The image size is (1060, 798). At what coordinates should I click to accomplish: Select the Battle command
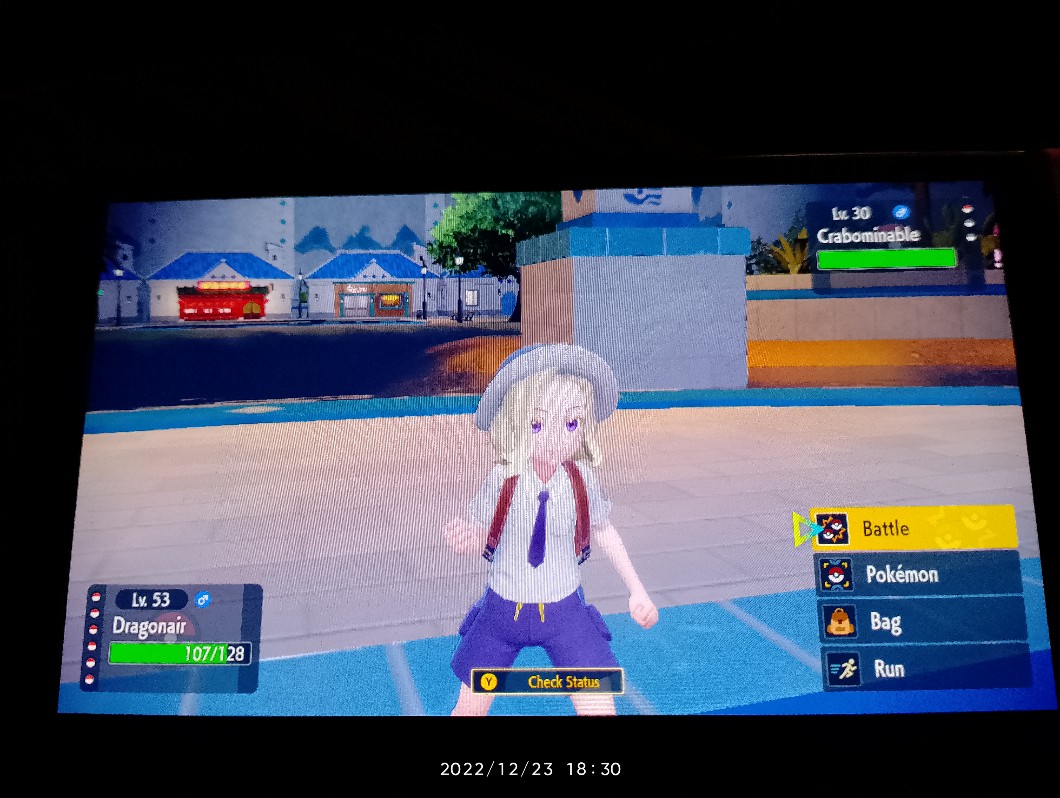pos(914,528)
